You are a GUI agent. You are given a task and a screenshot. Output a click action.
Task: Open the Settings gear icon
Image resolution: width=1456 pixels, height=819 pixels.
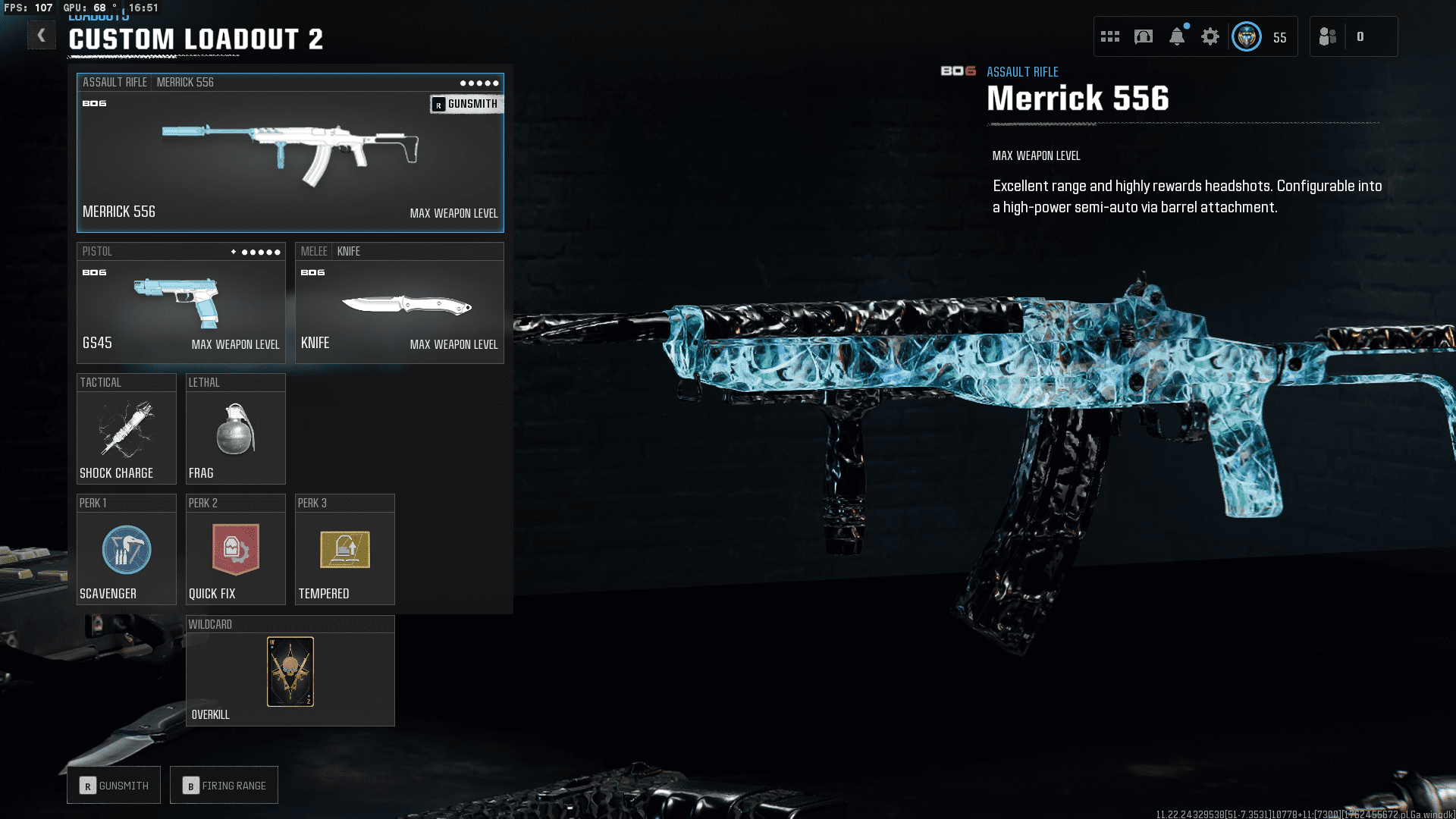point(1210,36)
